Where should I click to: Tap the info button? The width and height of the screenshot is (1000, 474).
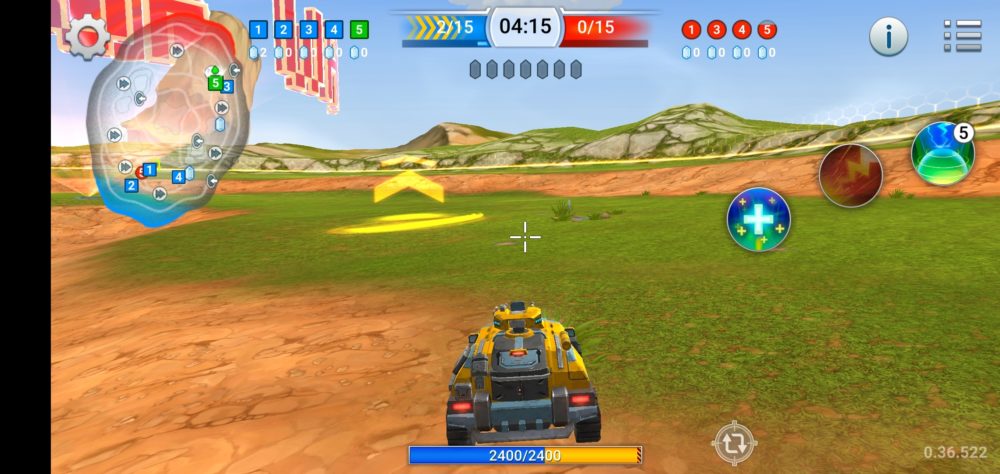point(888,37)
